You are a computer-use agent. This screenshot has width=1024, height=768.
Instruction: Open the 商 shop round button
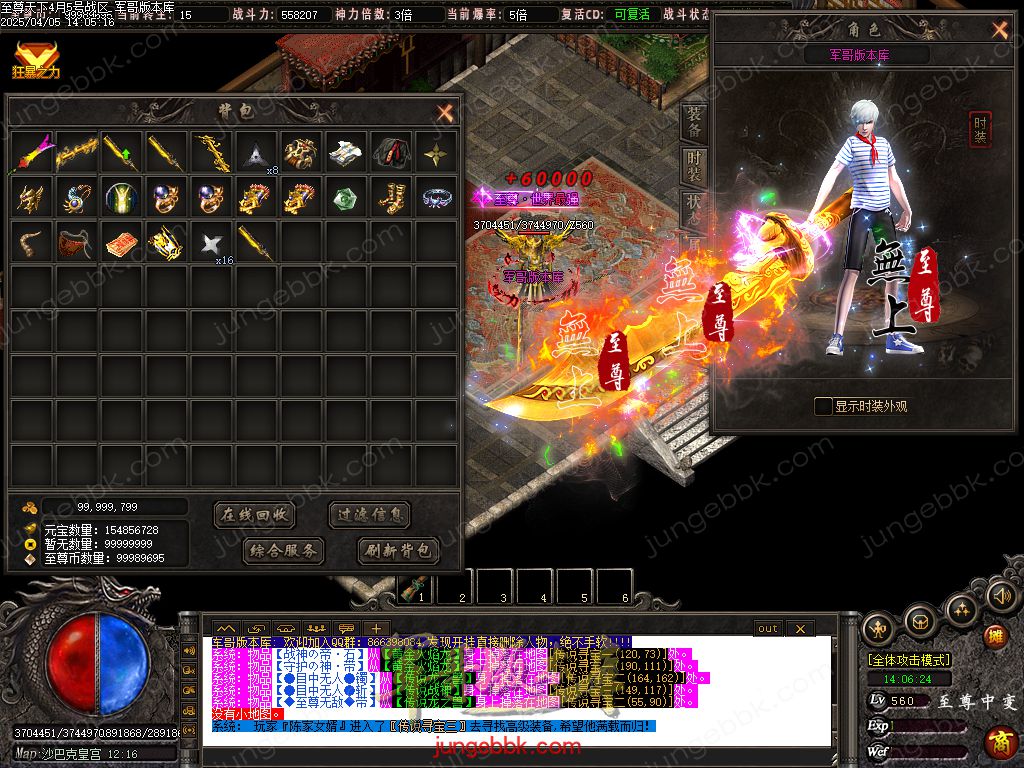click(997, 741)
